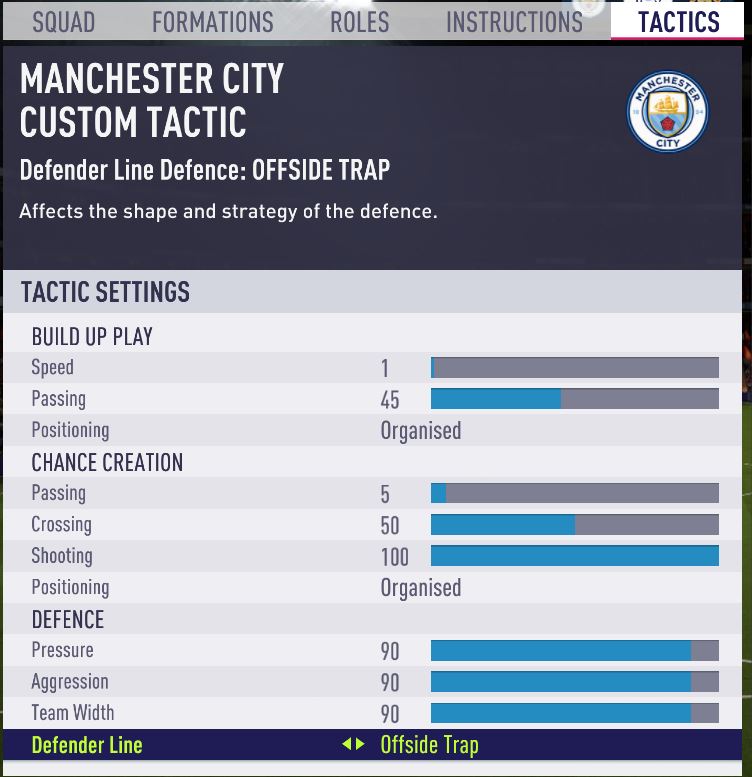This screenshot has width=752, height=777.
Task: Click the Shooting slider bar
Action: click(574, 557)
